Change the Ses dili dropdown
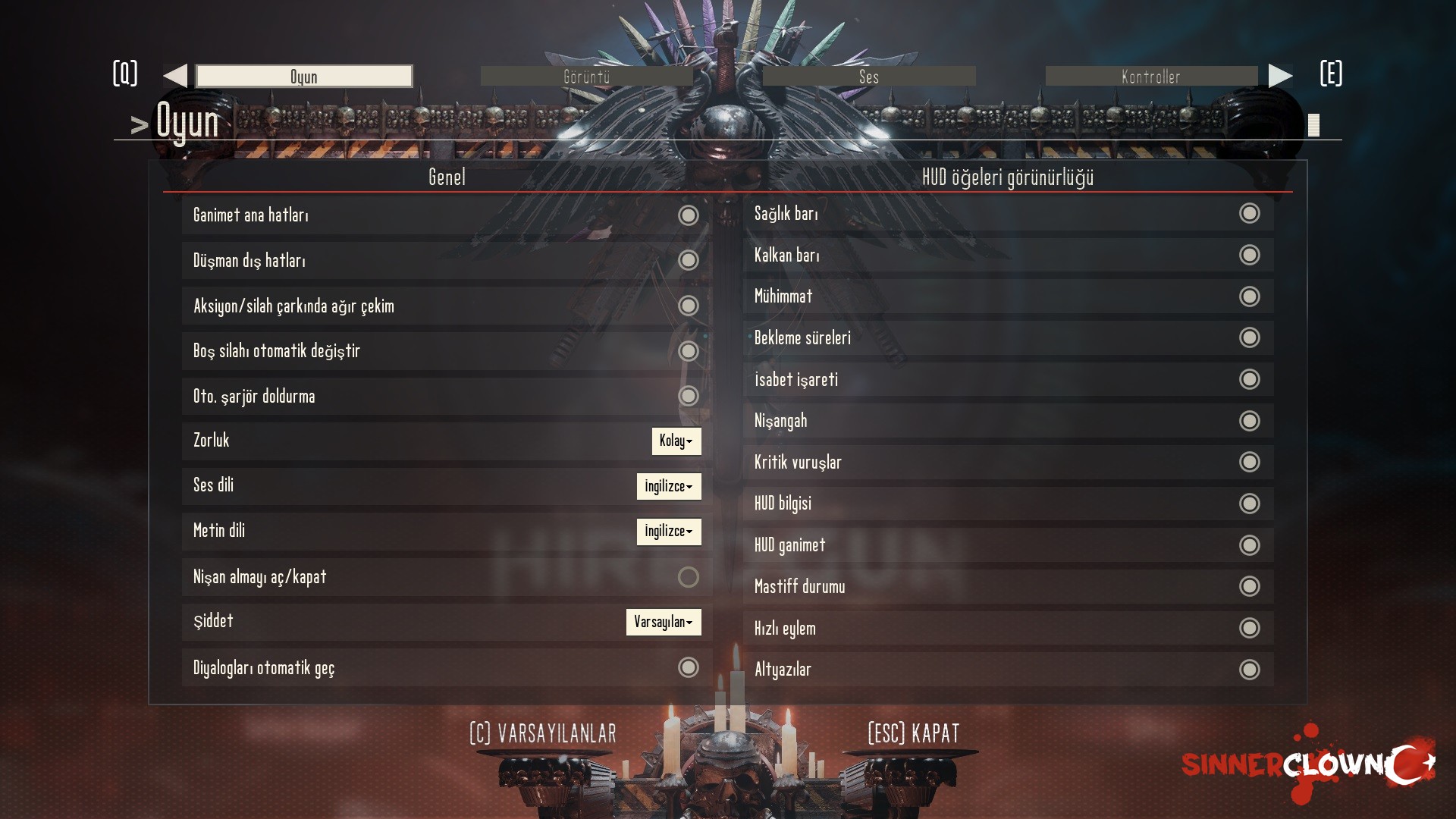 pyautogui.click(x=668, y=486)
